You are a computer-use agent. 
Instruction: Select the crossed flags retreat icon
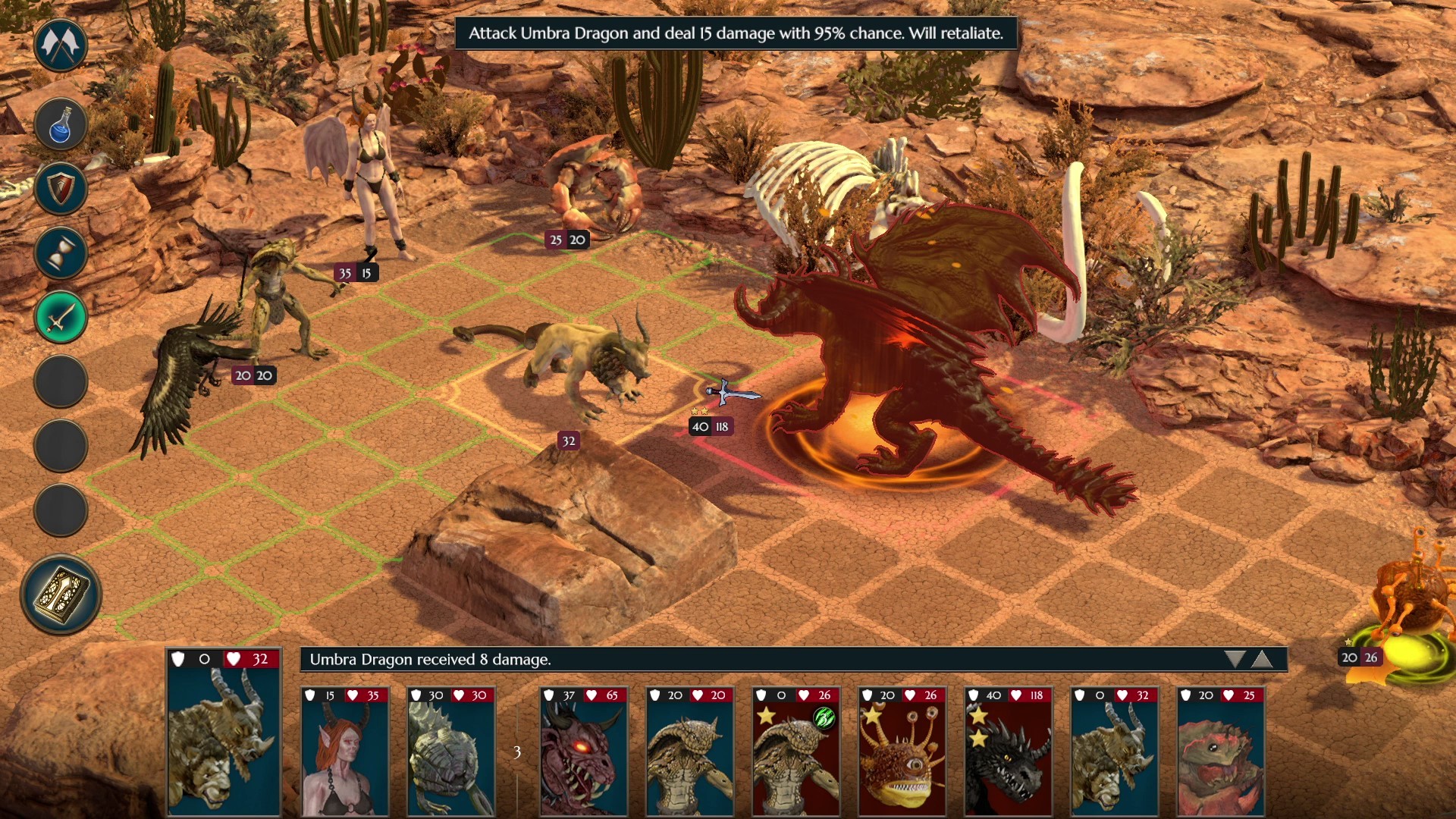61,45
